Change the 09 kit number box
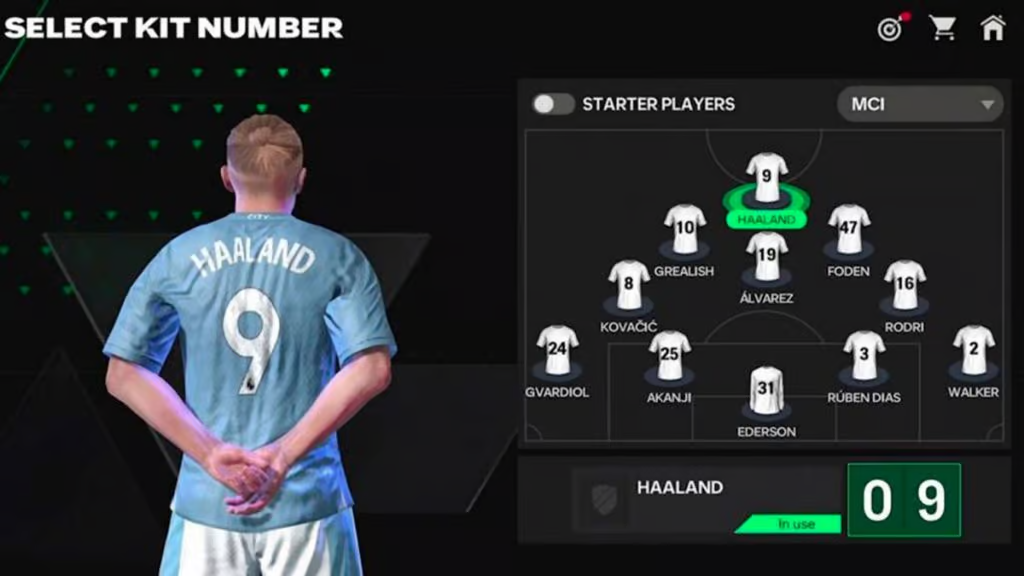The height and width of the screenshot is (576, 1024). tap(903, 500)
